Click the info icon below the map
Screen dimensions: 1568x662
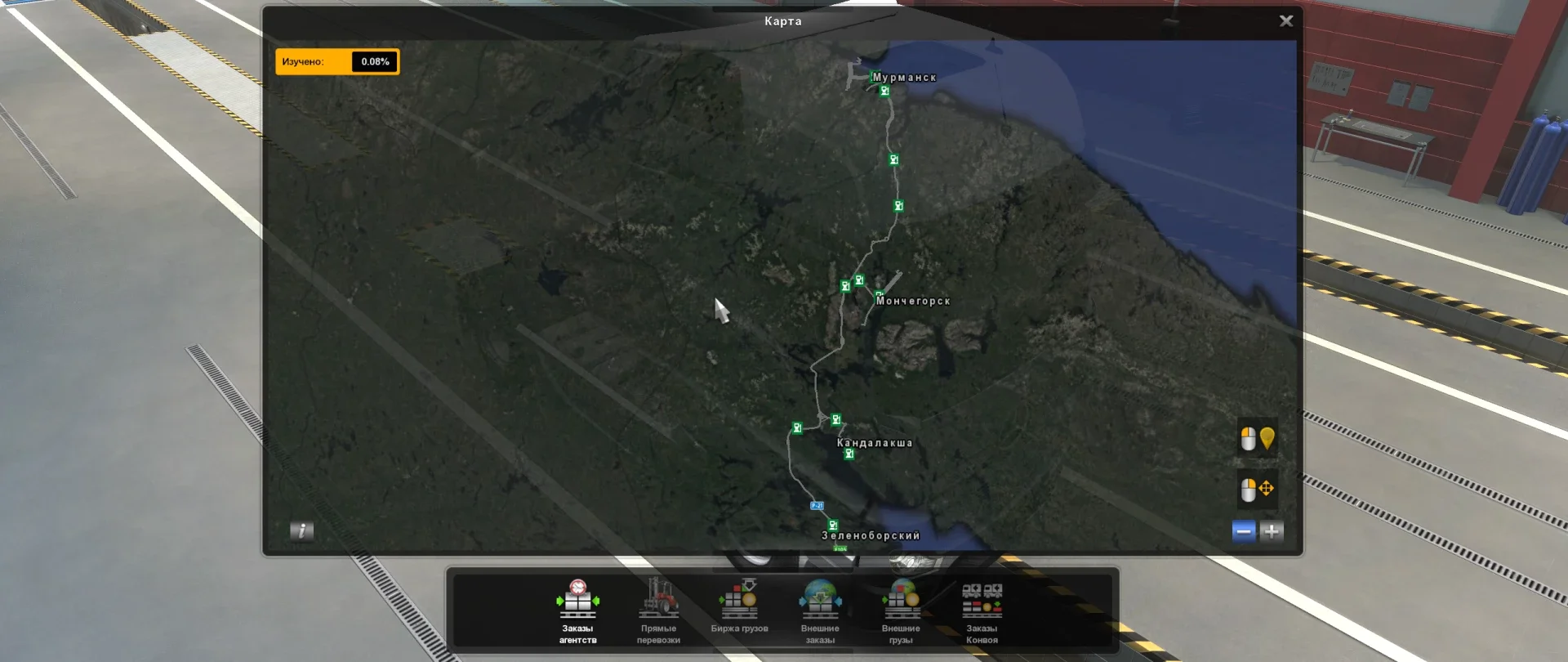301,531
